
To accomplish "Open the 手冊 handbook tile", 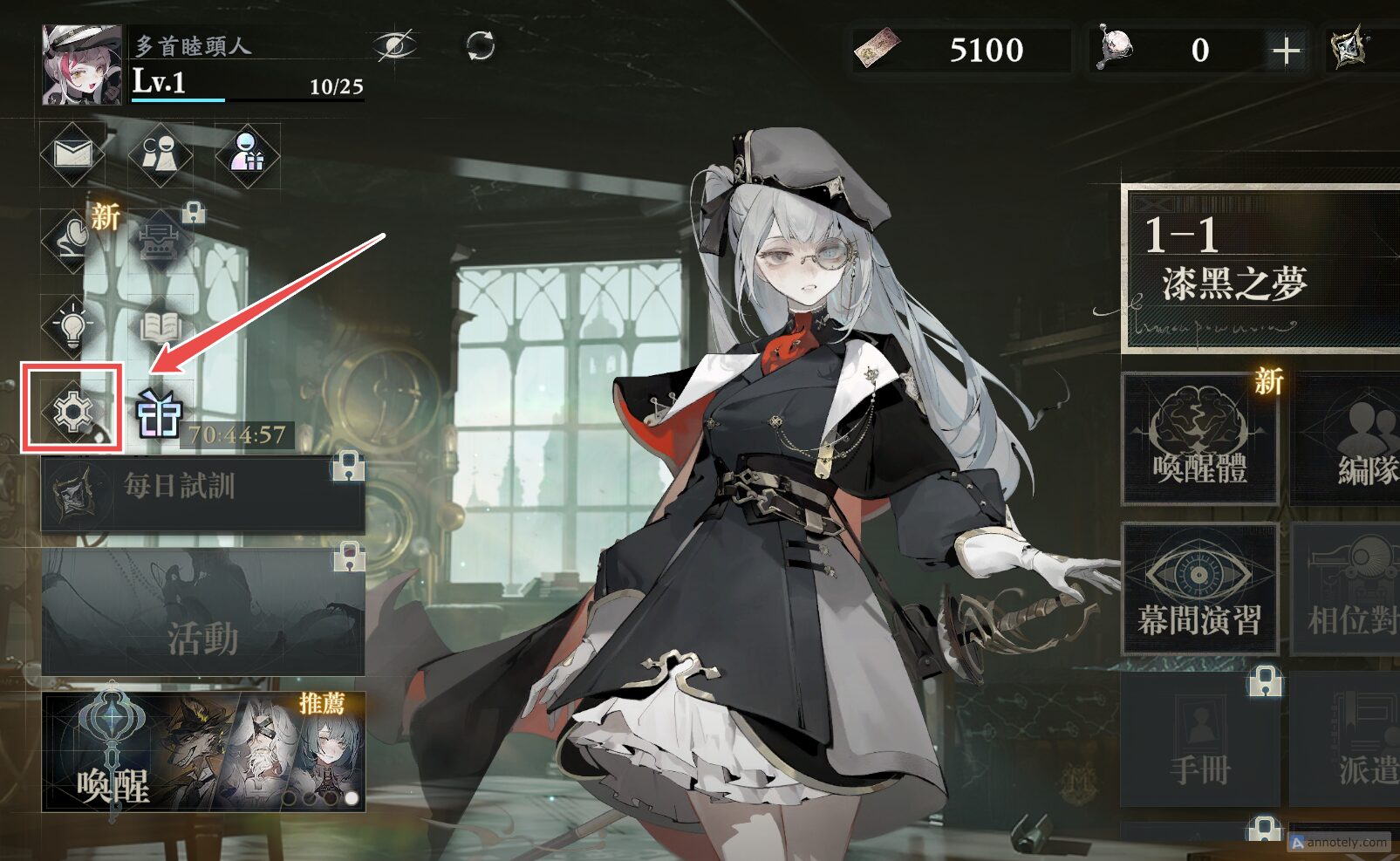I will pos(1200,741).
